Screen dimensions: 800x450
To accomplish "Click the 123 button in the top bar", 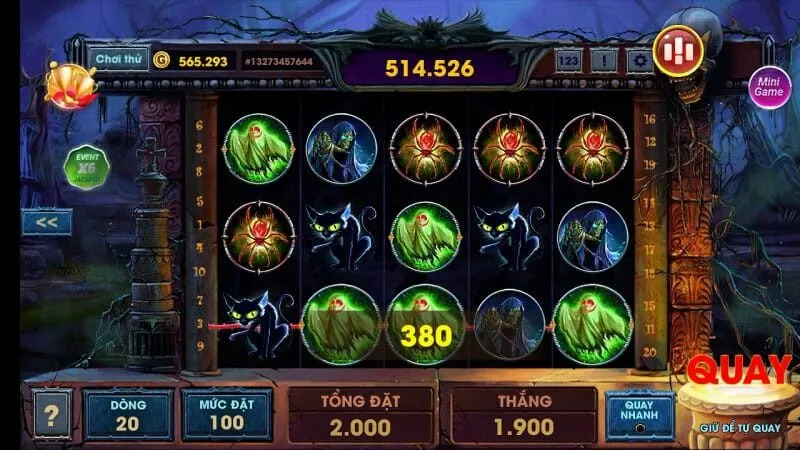I will 568,60.
